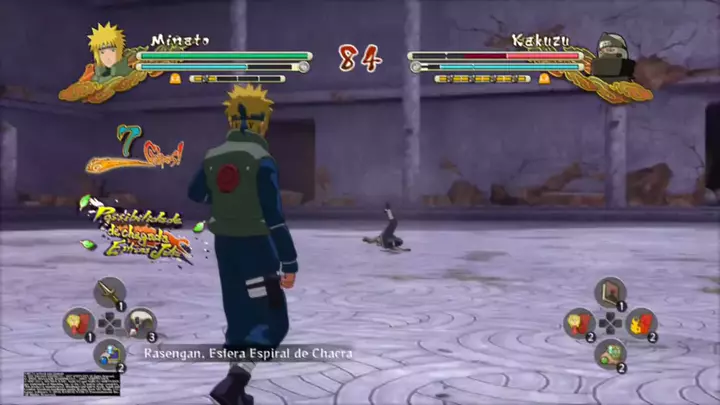The image size is (720, 405).
Task: Use Minato's red flag item
Action: coord(78,322)
